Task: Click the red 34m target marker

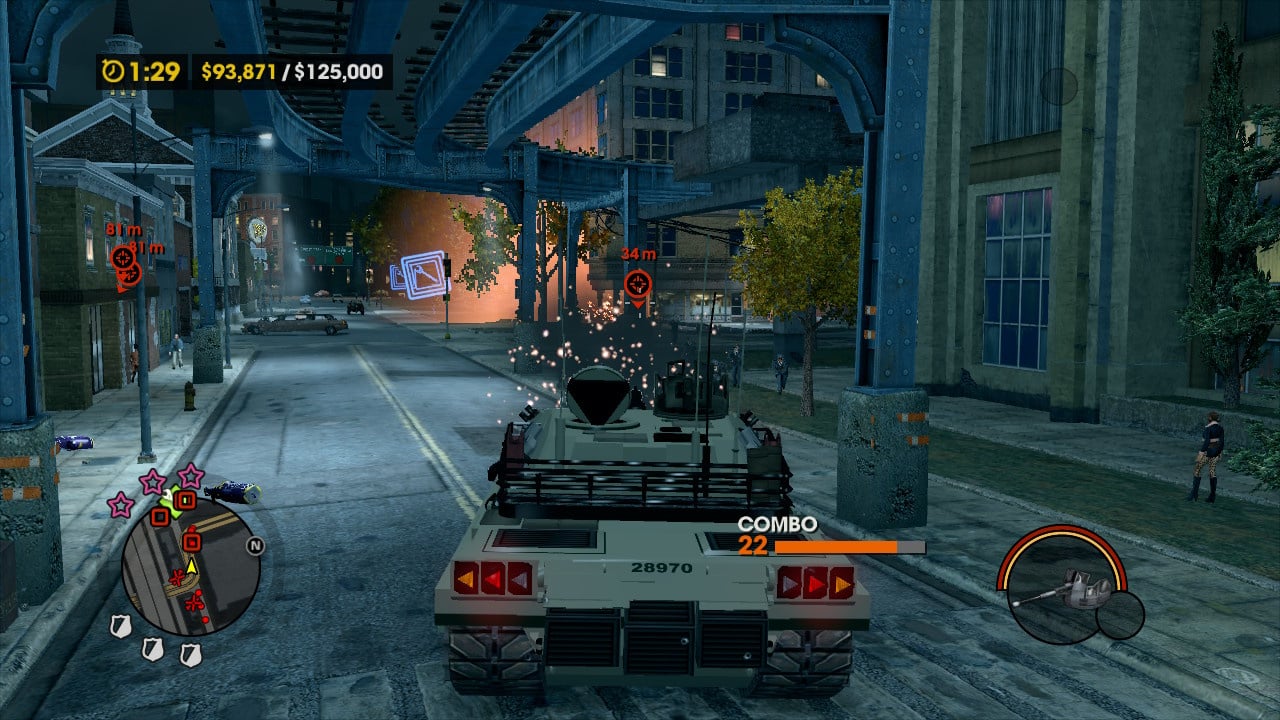Action: coord(636,284)
